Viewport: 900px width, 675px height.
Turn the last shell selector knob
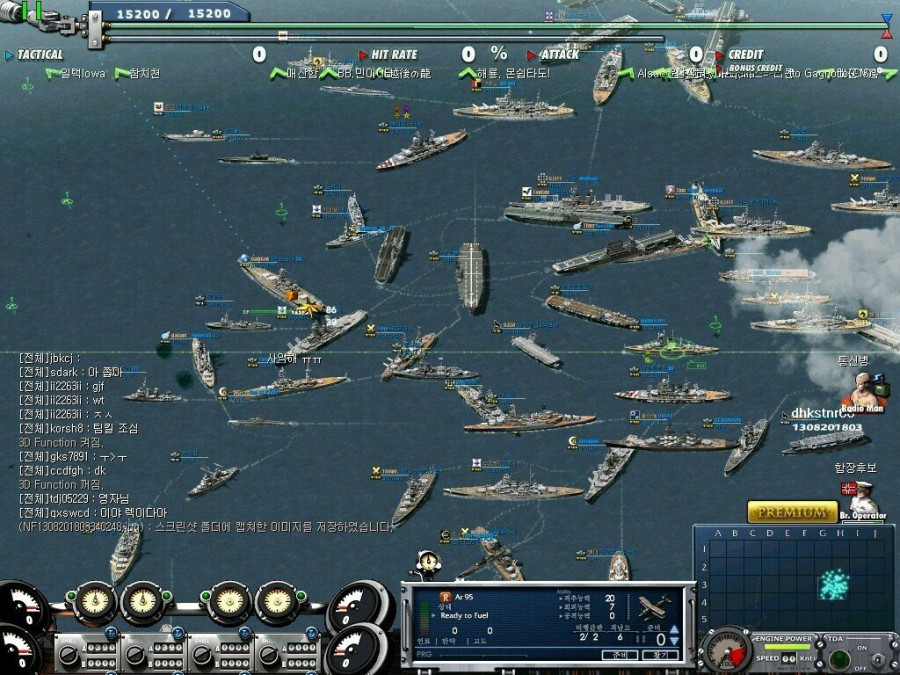[270, 654]
